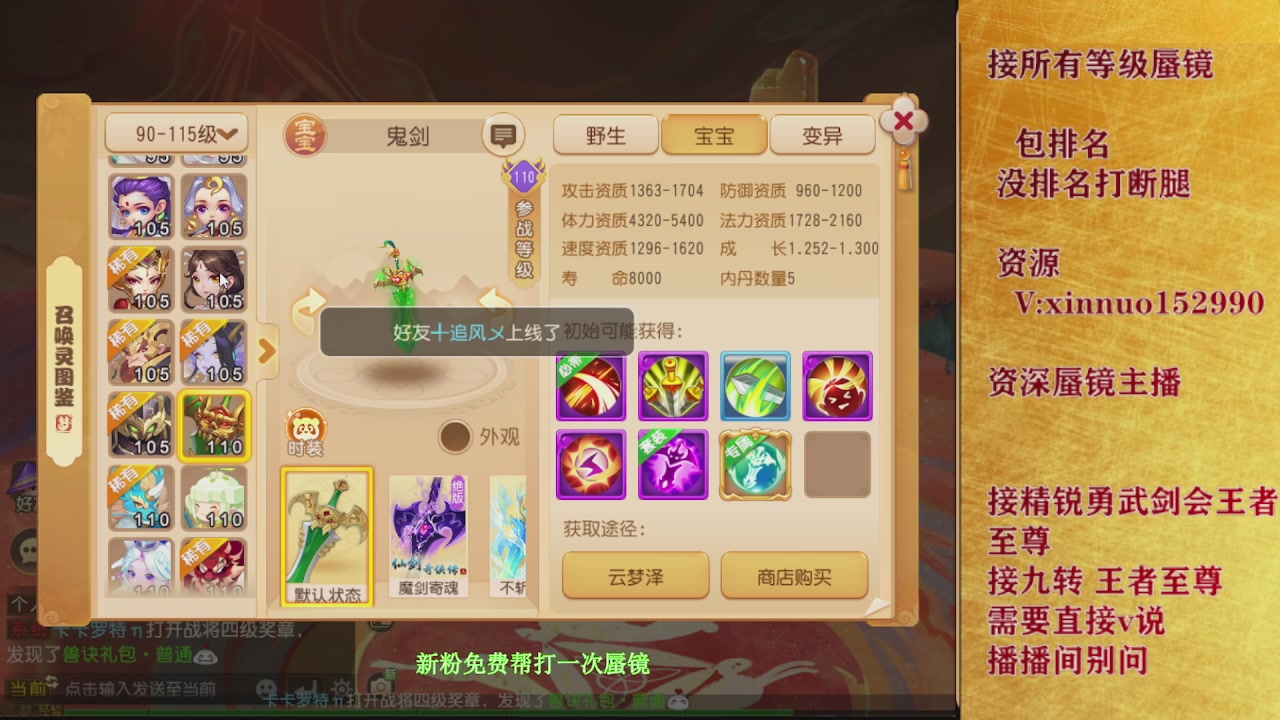
Task: Open the 90-115级 level filter dropdown
Action: pos(176,134)
